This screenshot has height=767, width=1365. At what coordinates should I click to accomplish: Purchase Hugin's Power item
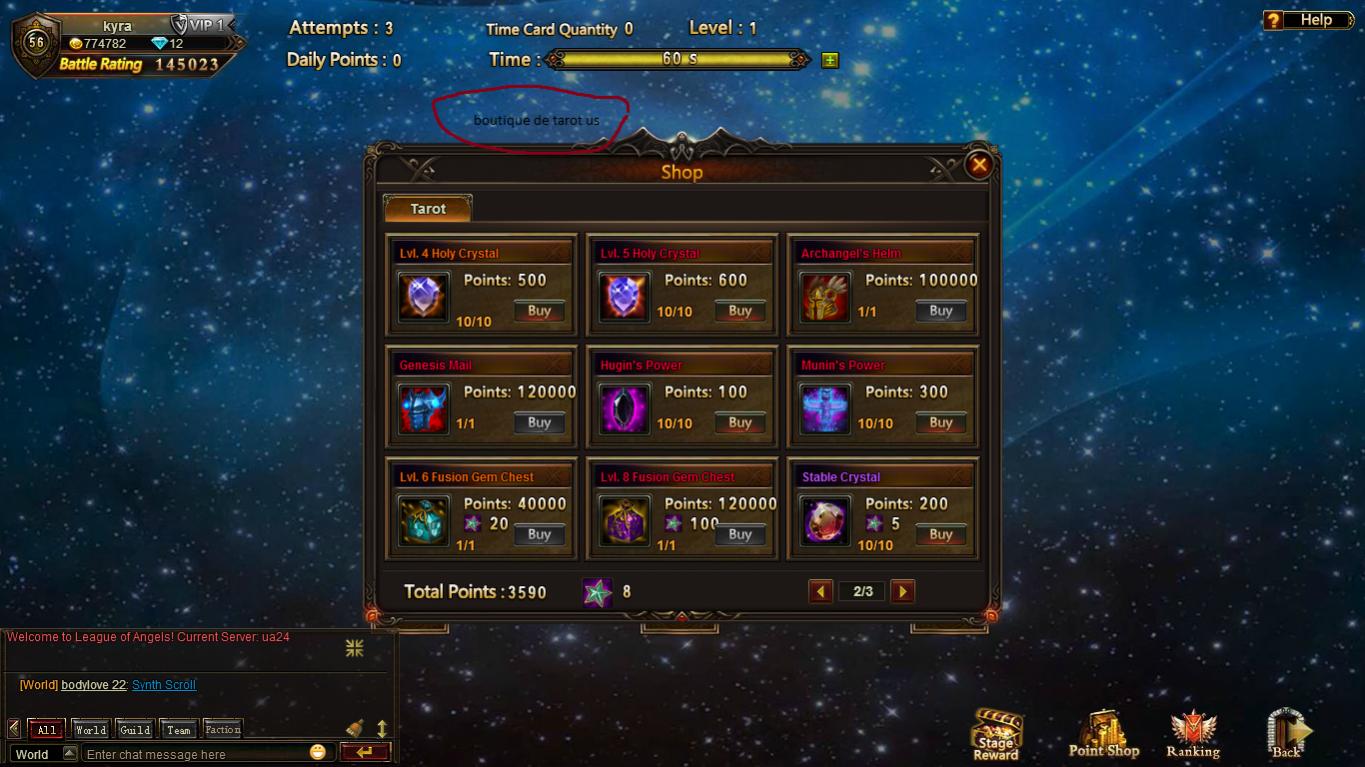(x=740, y=423)
